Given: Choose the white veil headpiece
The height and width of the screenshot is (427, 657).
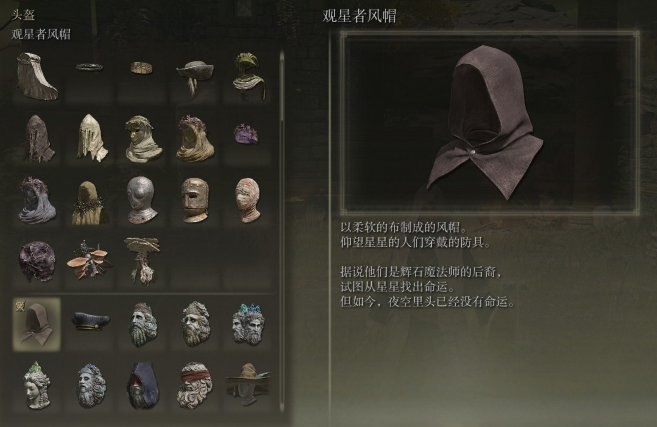Looking at the screenshot, I should coord(36,76).
